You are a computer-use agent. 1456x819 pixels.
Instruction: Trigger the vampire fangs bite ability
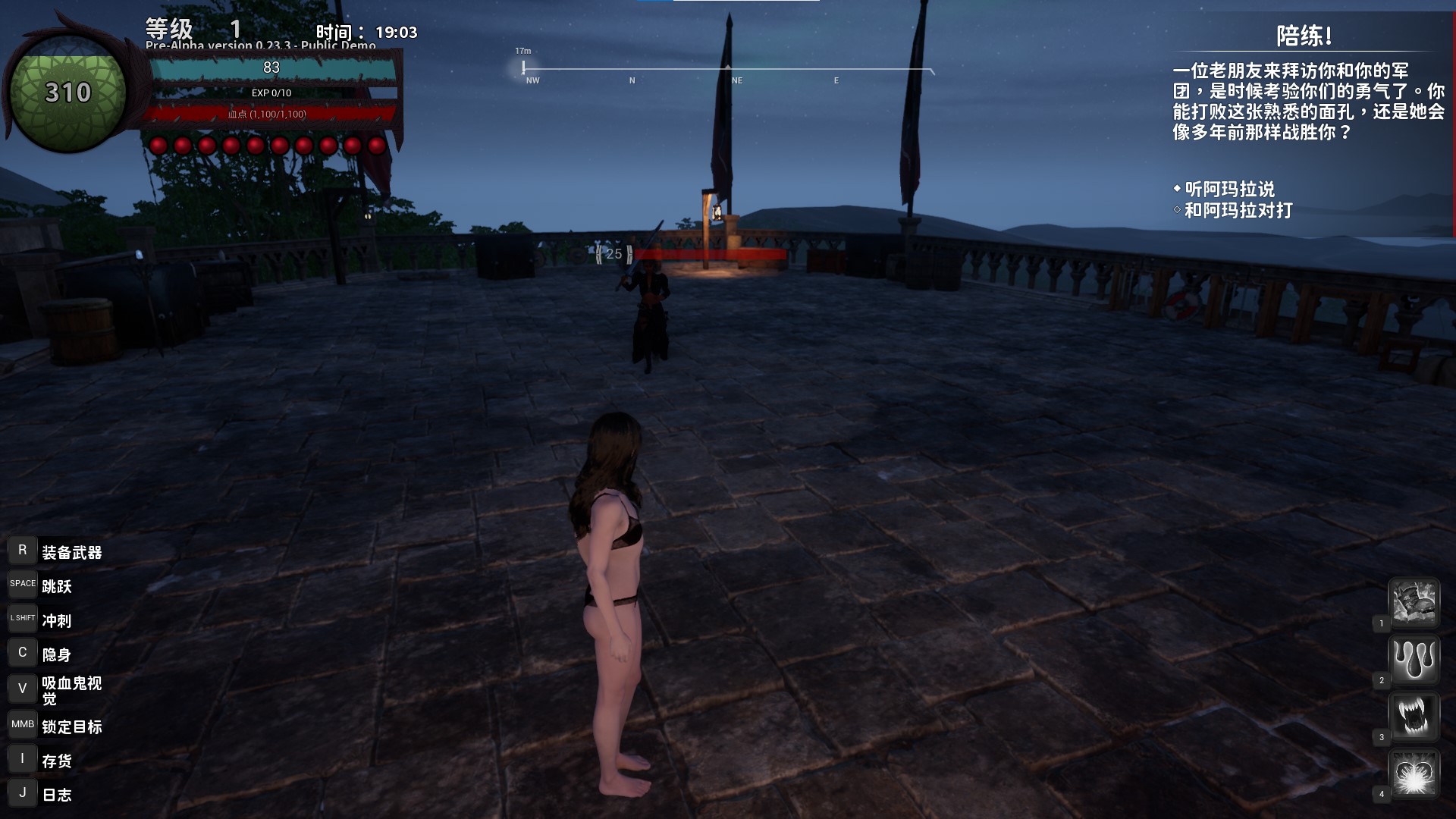[1414, 716]
